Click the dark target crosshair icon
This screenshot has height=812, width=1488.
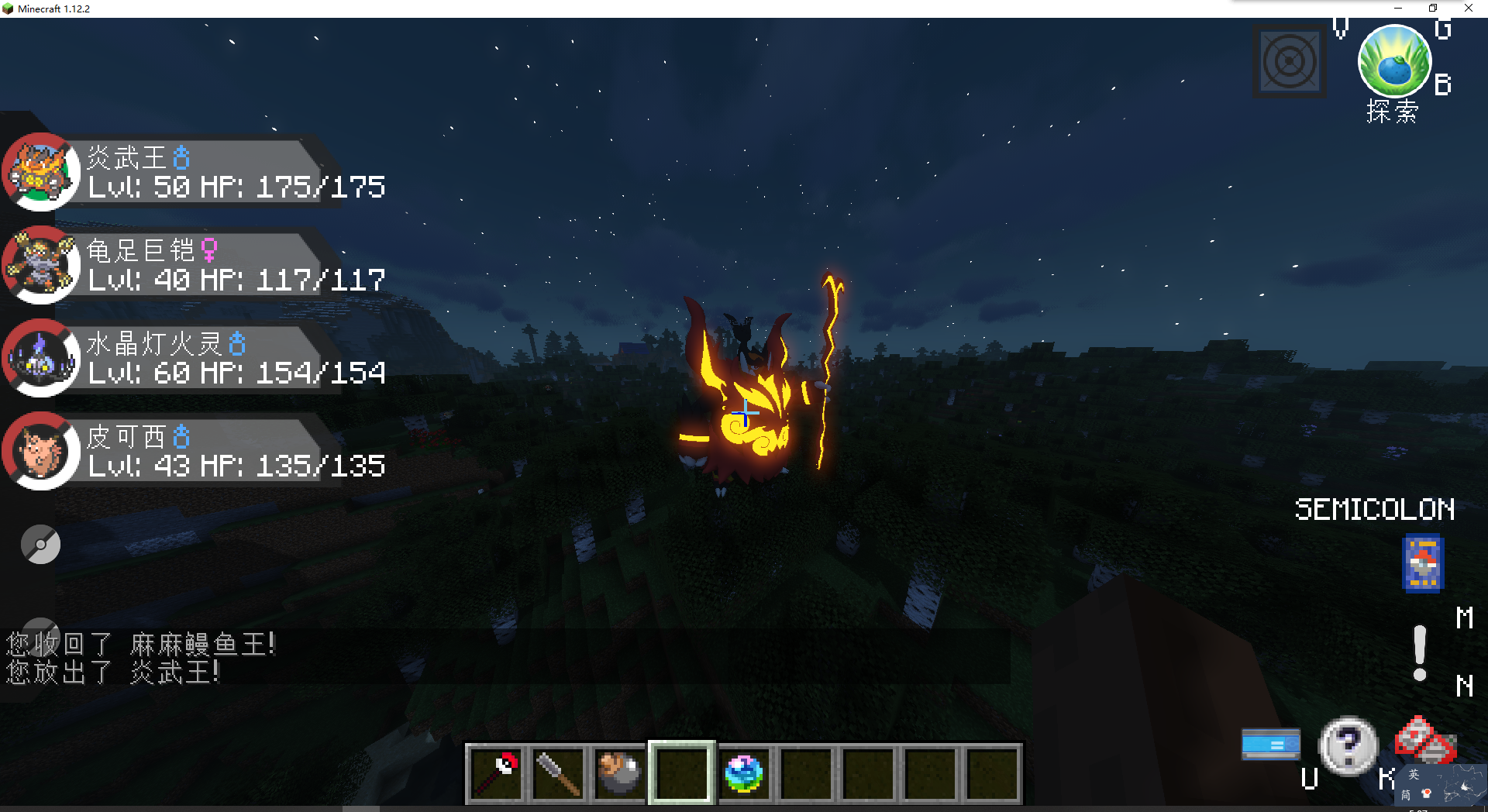(x=1290, y=62)
